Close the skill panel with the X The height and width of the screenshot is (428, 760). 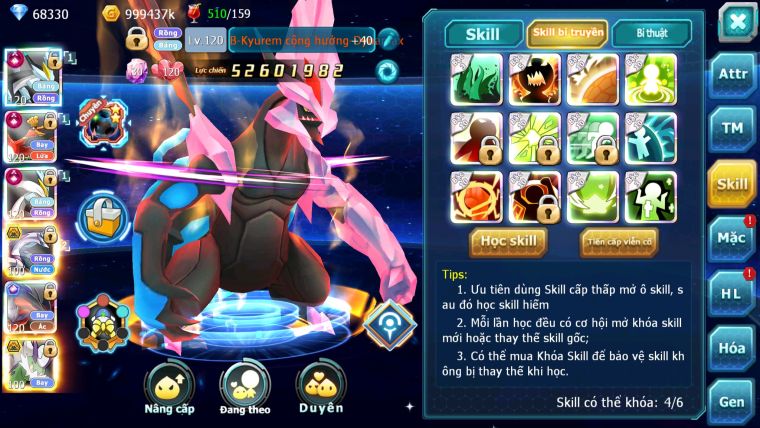click(736, 22)
